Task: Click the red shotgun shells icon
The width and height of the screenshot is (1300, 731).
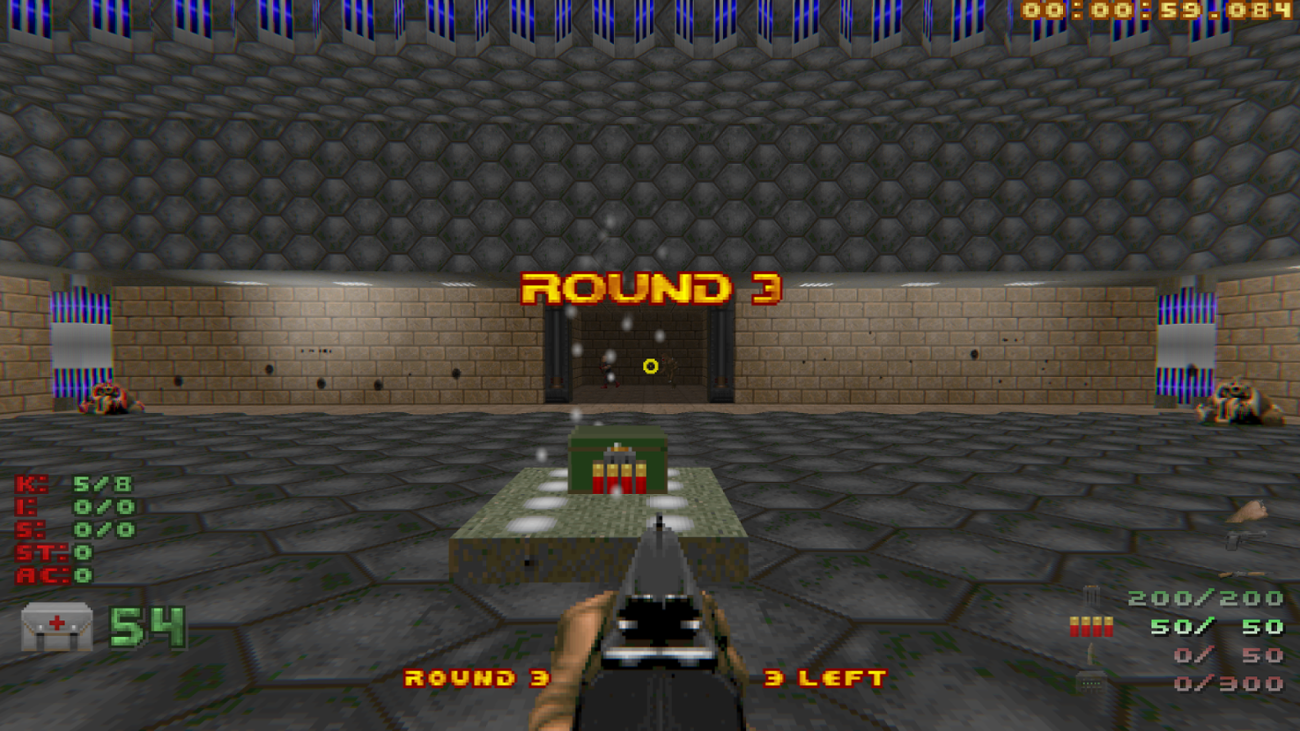Action: [1090, 624]
